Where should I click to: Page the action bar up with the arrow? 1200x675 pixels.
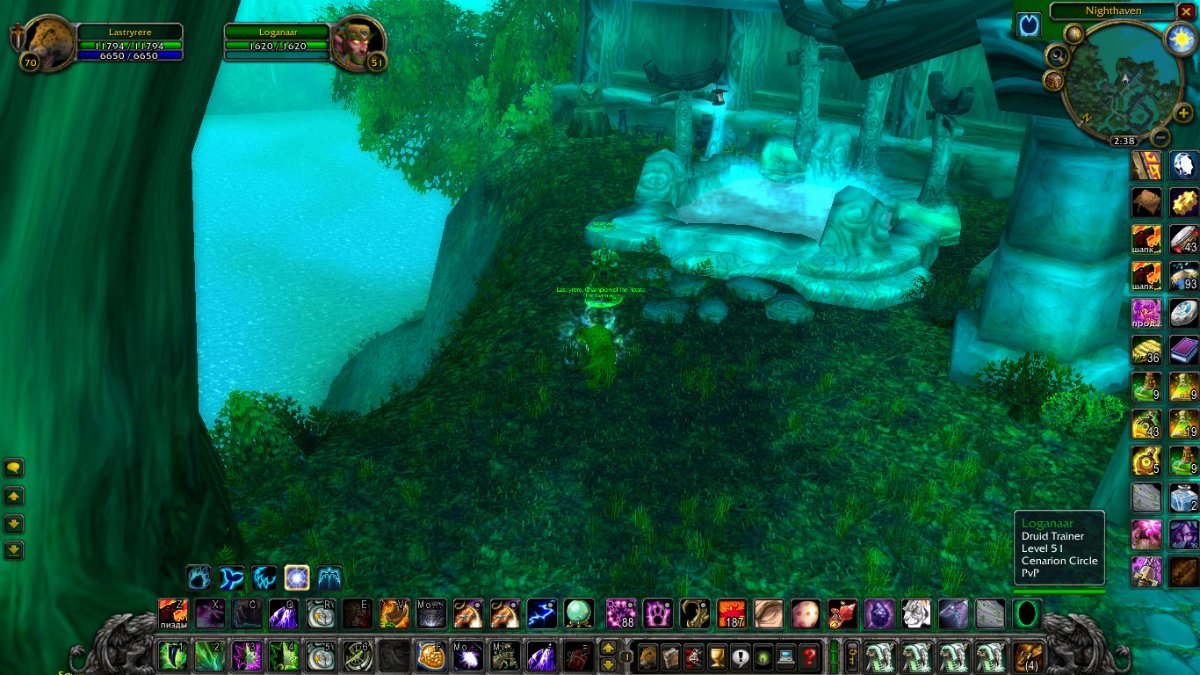[x=607, y=649]
